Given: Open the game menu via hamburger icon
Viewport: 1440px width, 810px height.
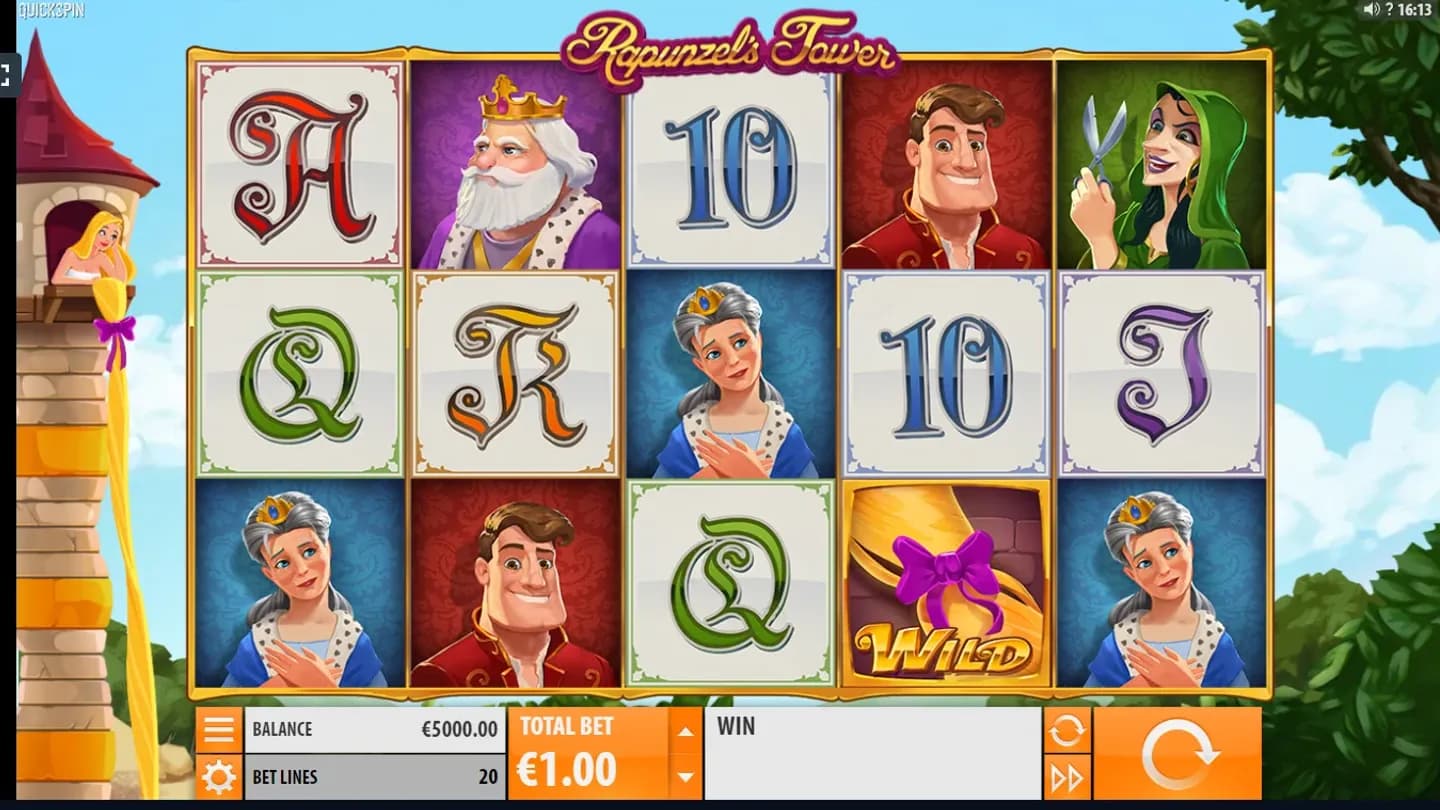Looking at the screenshot, I should click(218, 729).
